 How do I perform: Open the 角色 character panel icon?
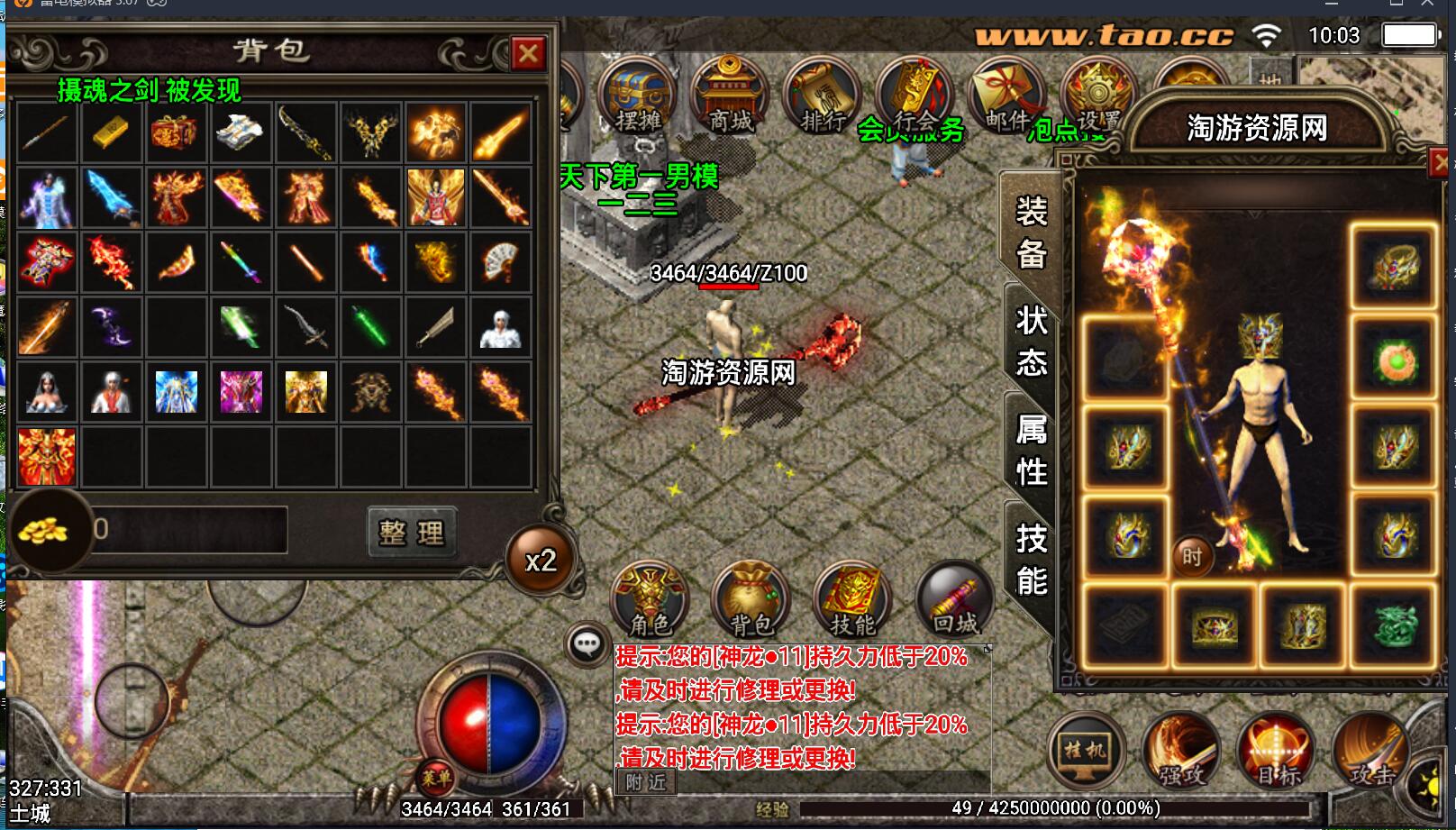click(x=649, y=599)
